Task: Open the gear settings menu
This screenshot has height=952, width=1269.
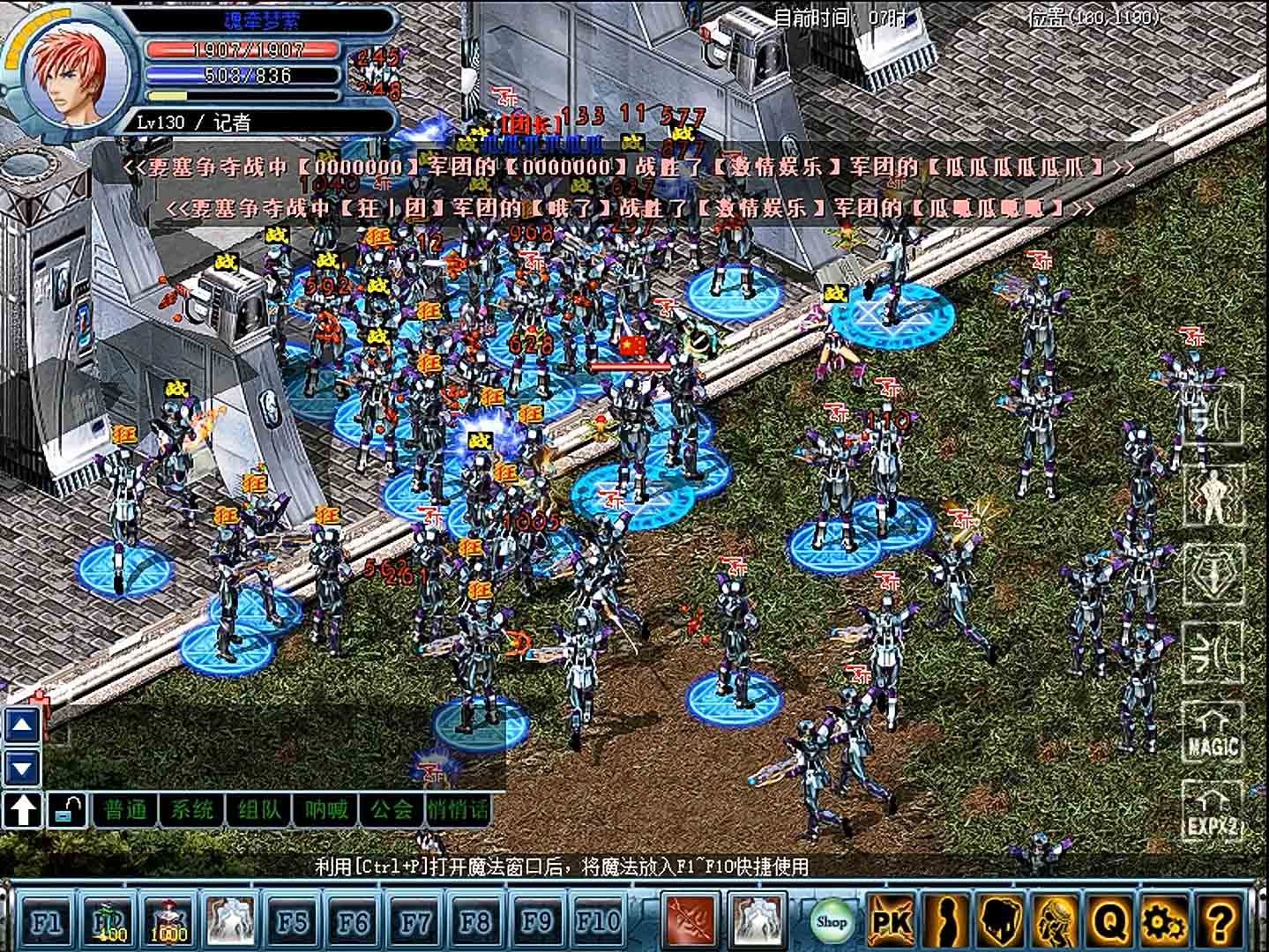Action: point(1164,921)
